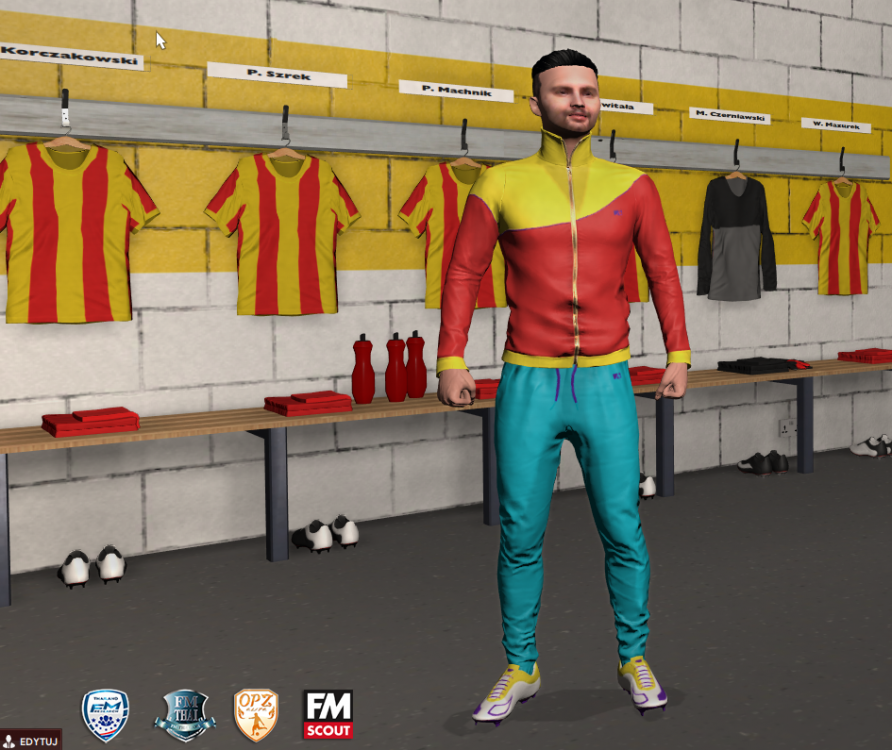Open the Thailand FM shield logo

coord(105,714)
